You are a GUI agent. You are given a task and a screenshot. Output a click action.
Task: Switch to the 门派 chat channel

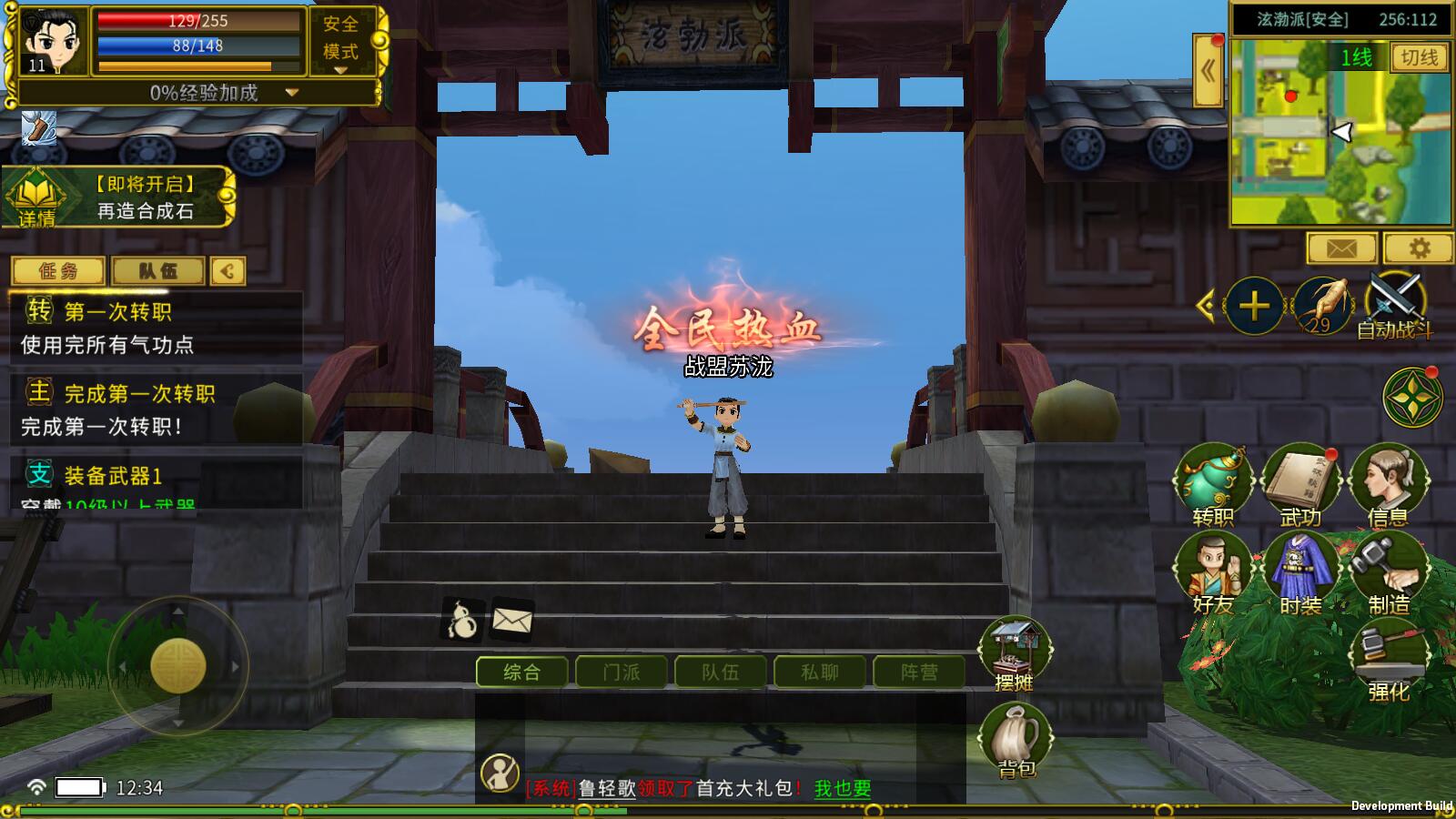622,672
